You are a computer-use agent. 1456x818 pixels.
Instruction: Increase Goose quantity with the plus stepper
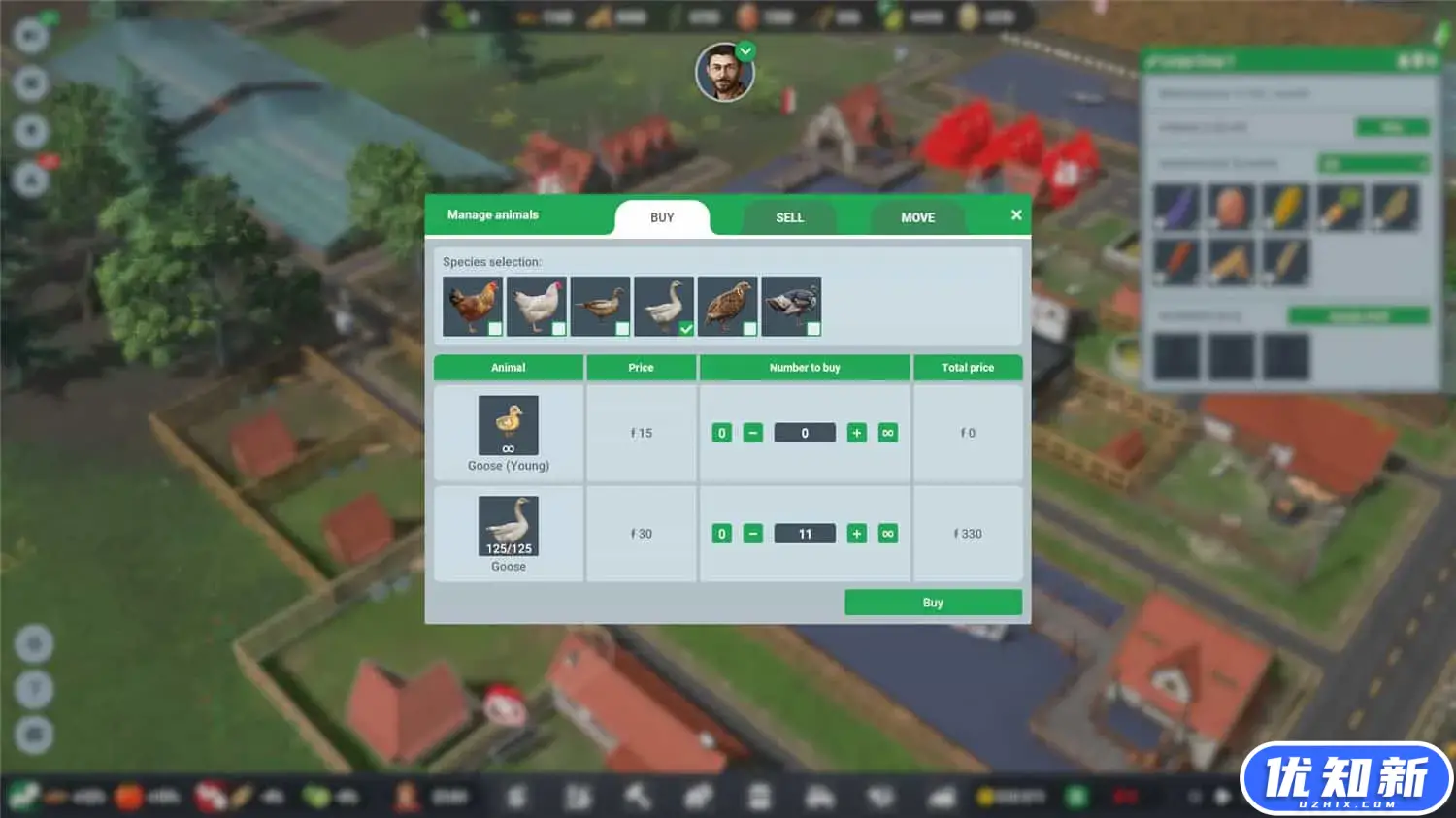[x=856, y=533]
